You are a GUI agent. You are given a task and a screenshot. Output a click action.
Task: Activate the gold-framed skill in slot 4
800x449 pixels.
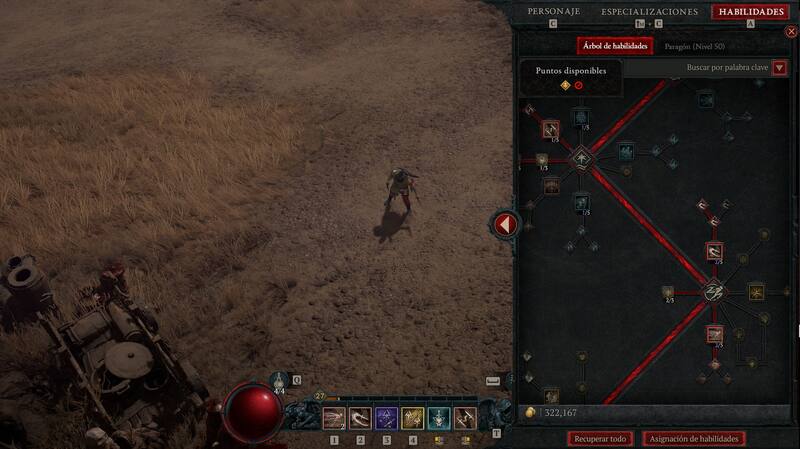pos(412,418)
